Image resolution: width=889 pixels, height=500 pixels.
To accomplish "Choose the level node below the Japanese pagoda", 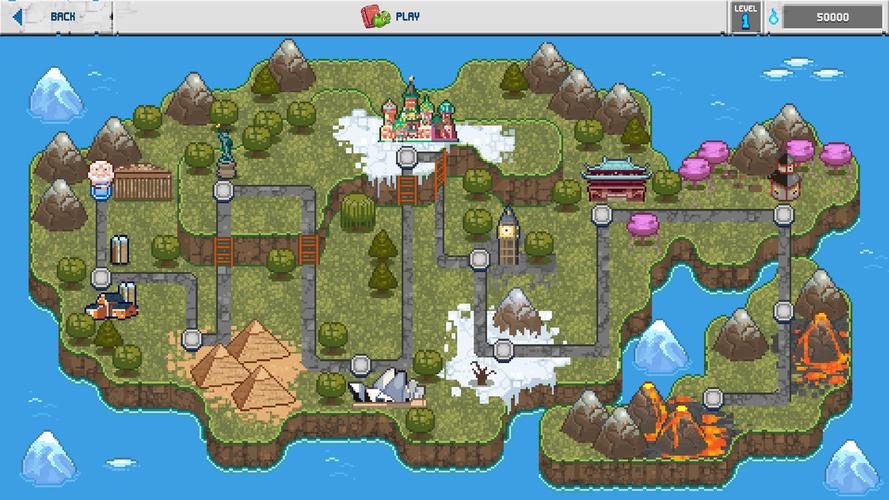I will click(x=784, y=214).
